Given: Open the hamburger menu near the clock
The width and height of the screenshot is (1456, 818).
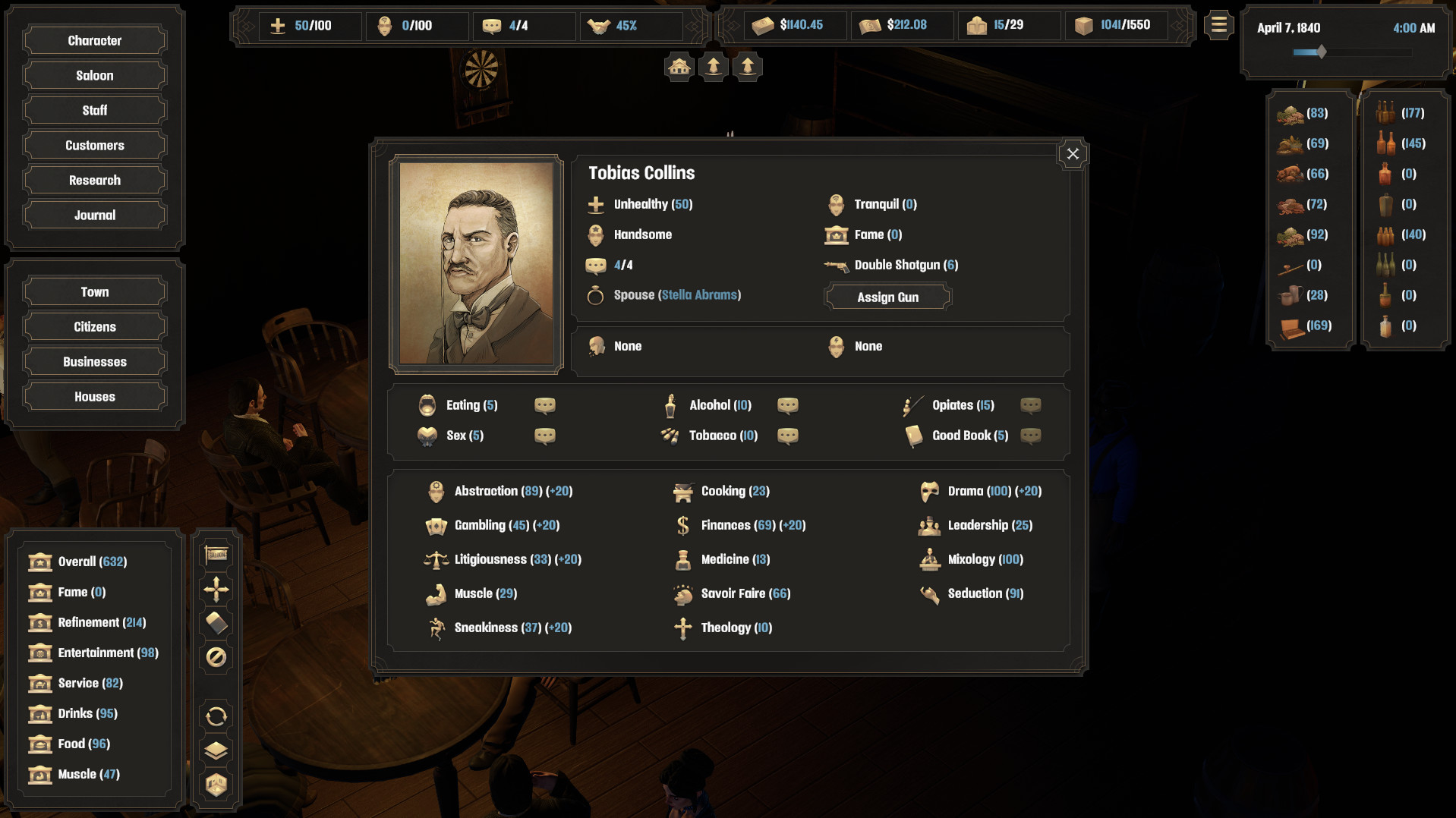Looking at the screenshot, I should point(1218,24).
